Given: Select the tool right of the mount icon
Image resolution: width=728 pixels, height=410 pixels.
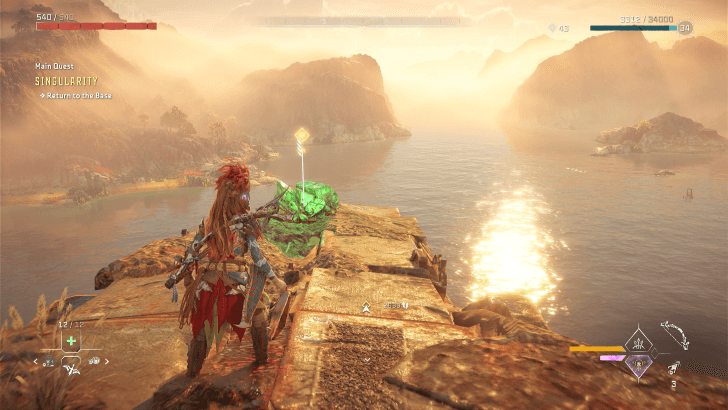Looking at the screenshot, I should click(x=92, y=362).
